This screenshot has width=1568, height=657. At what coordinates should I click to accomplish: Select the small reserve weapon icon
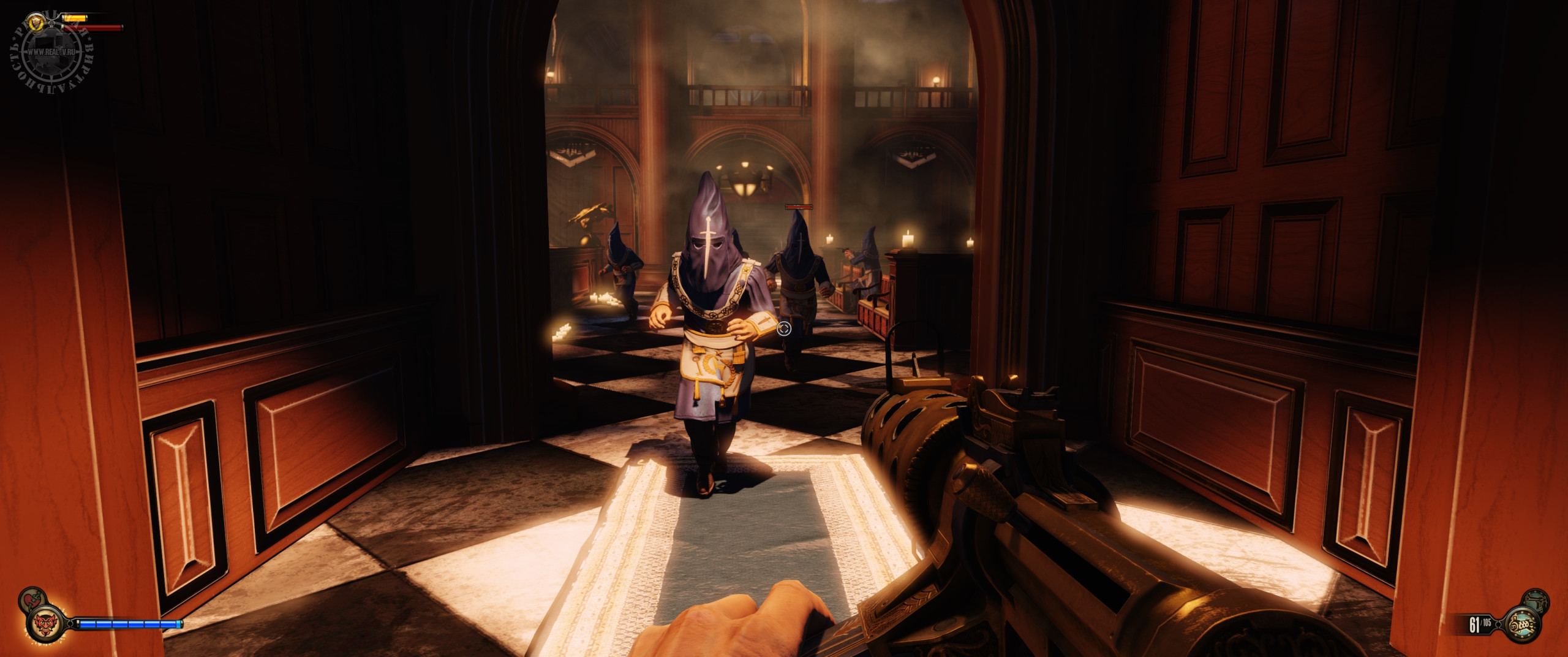tap(1537, 601)
